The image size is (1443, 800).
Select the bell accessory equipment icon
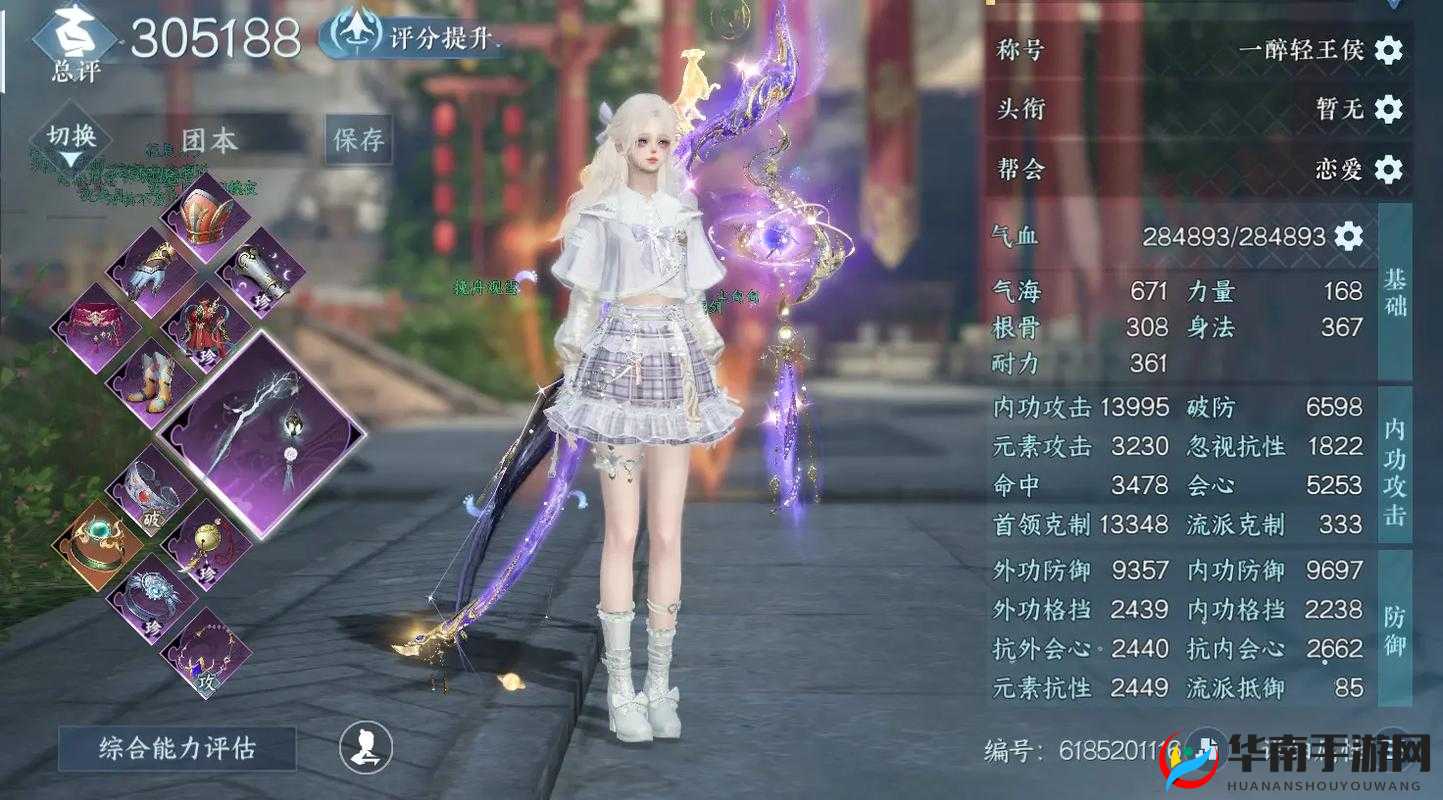[208, 540]
